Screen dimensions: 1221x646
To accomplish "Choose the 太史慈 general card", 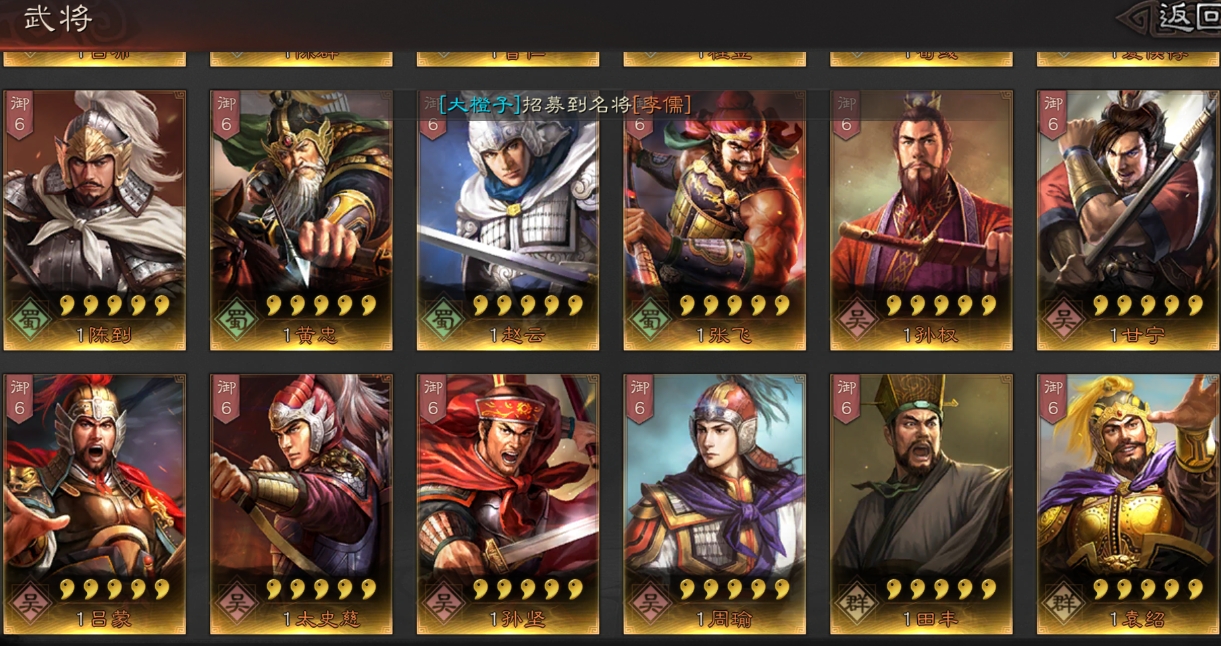I will 301,504.
